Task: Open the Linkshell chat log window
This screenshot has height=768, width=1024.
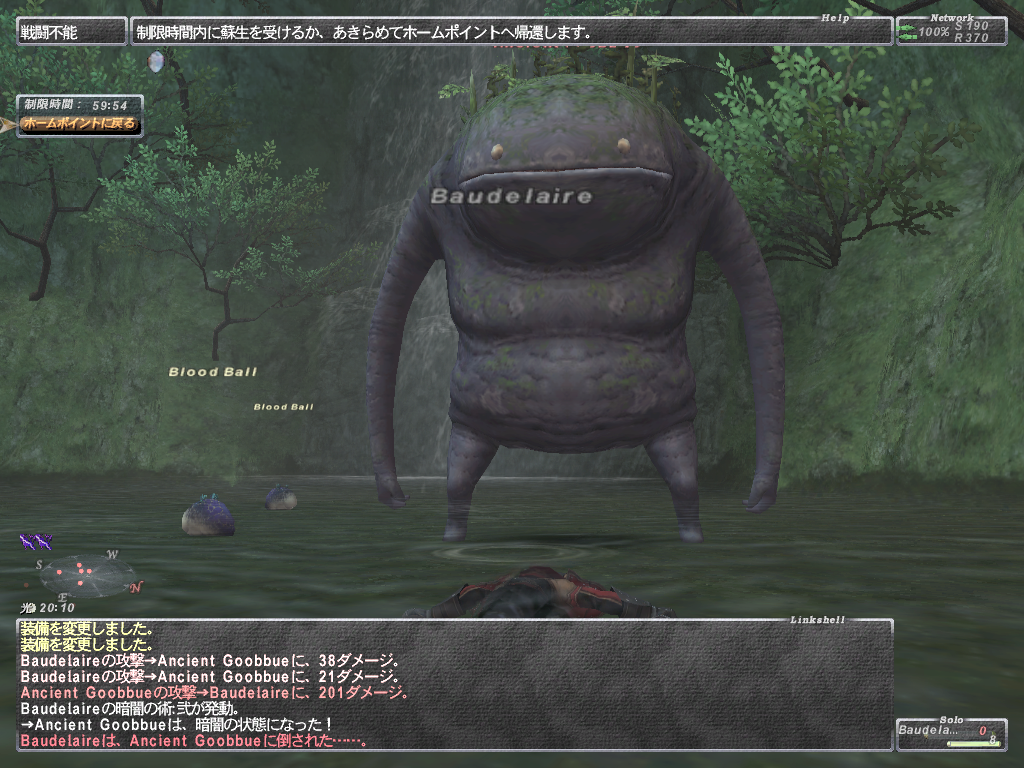Action: [x=454, y=685]
